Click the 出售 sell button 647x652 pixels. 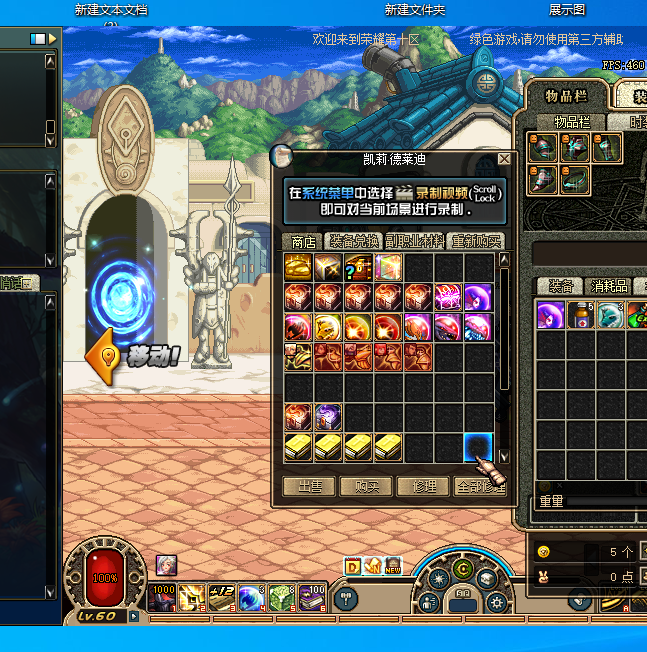(x=309, y=486)
